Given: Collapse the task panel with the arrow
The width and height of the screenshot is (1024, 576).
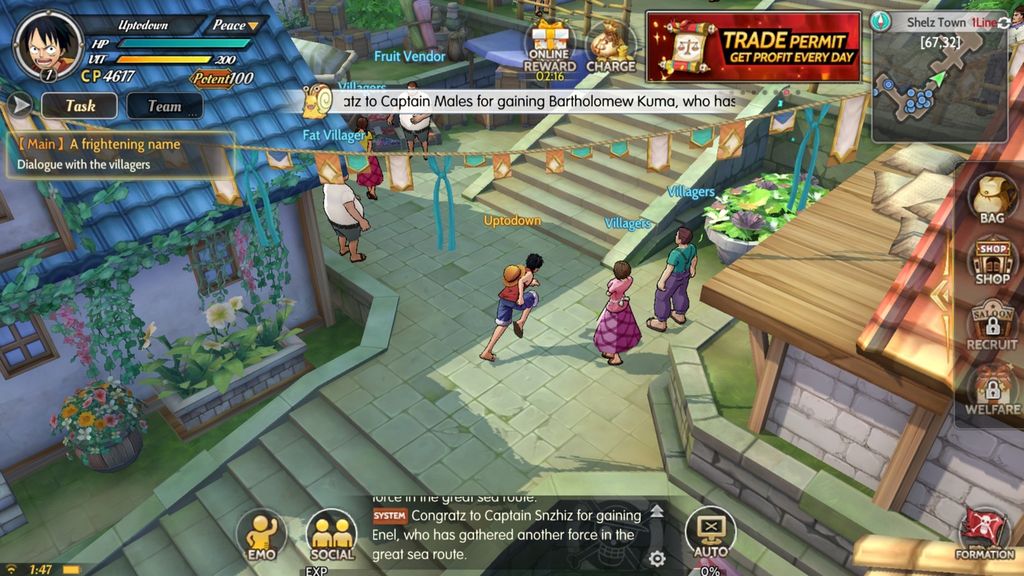Looking at the screenshot, I should pos(20,105).
